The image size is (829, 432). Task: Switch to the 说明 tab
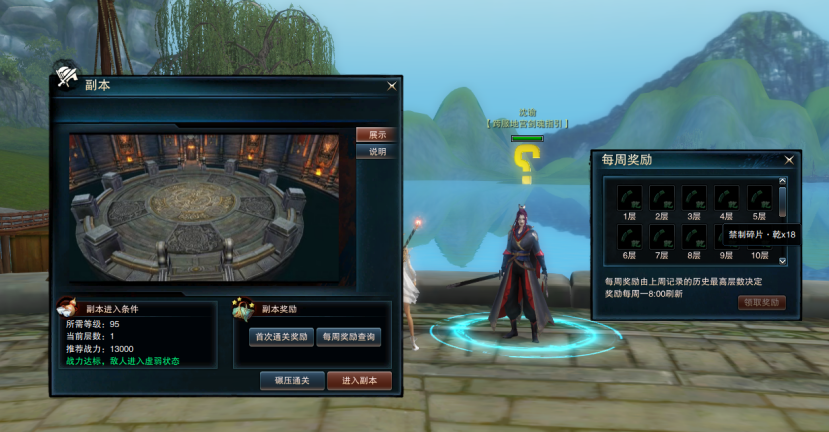point(376,152)
